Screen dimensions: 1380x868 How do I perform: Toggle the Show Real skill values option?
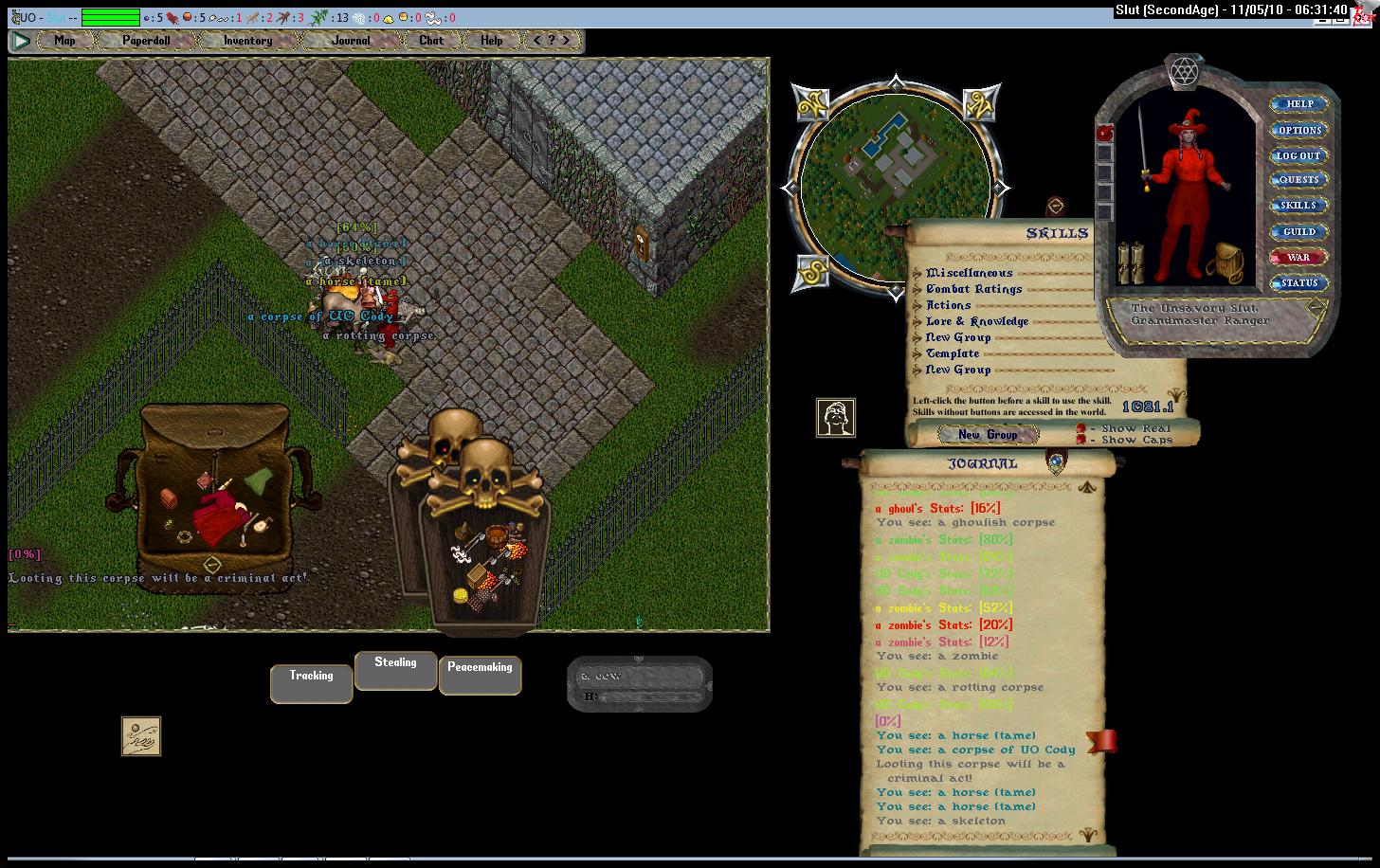click(1081, 429)
